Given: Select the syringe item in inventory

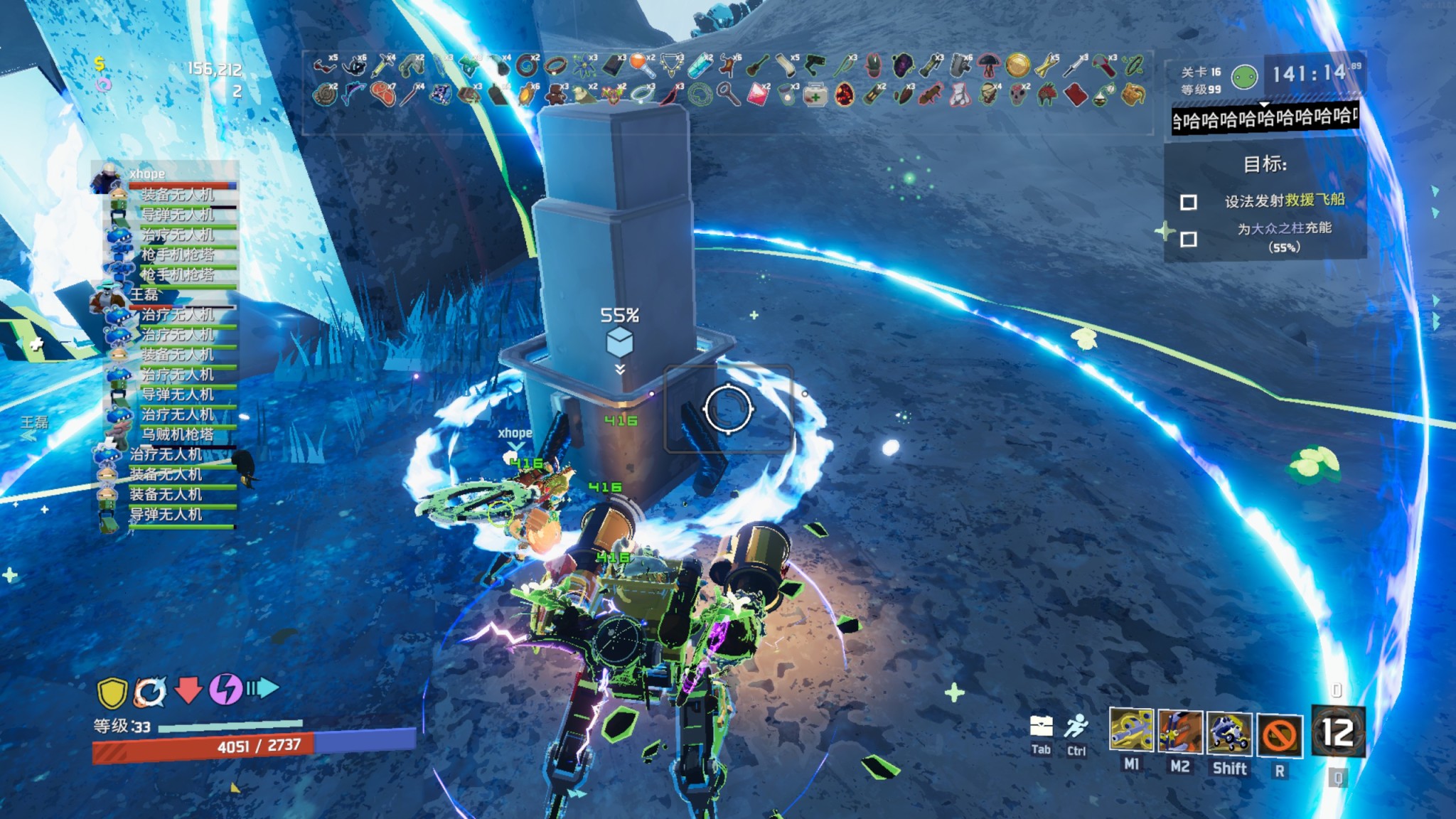Looking at the screenshot, I should click(x=384, y=66).
